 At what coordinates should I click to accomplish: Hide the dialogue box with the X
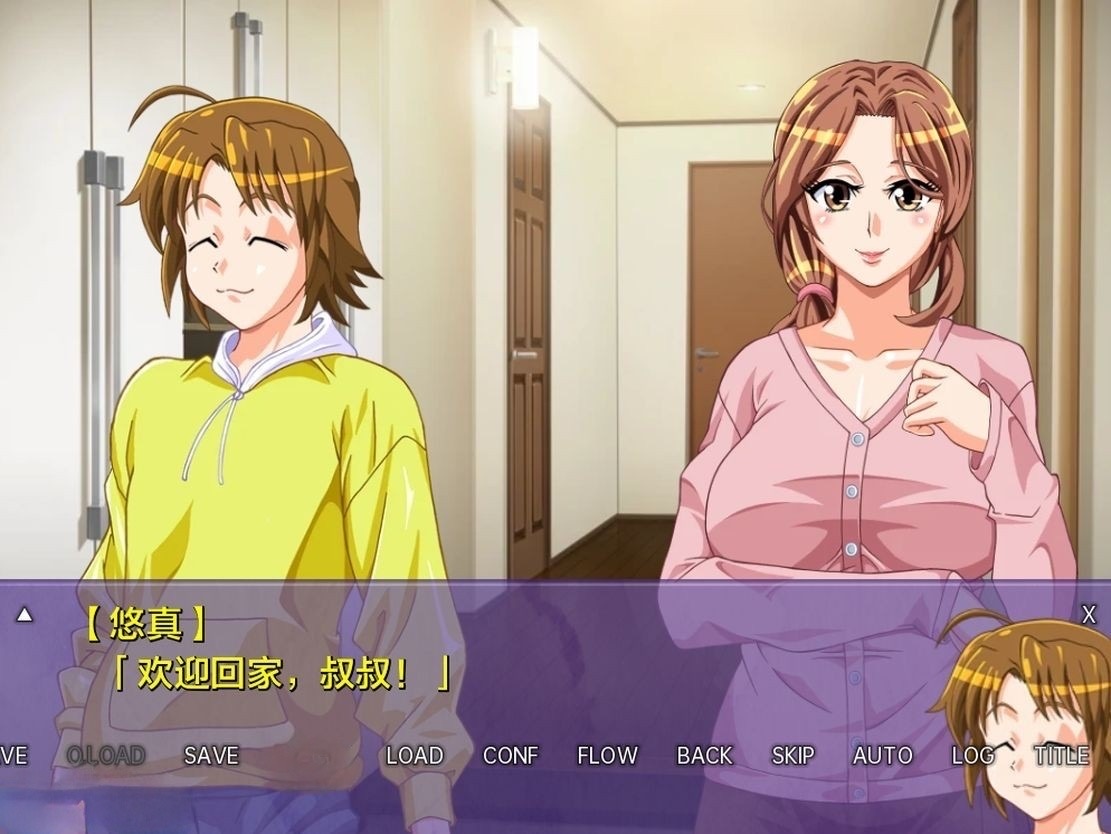pyautogui.click(x=1089, y=615)
